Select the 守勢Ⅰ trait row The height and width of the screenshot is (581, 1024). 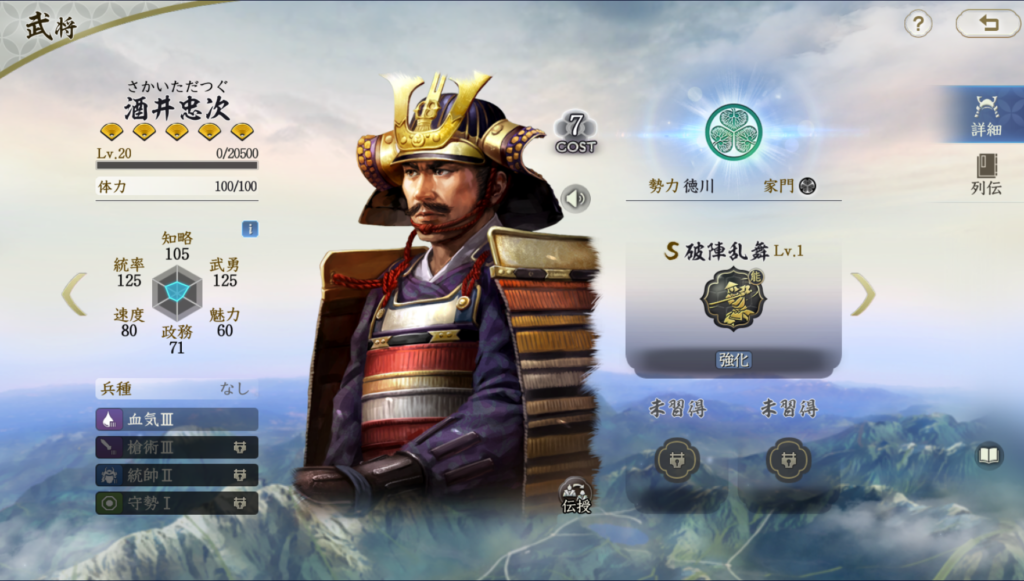[x=177, y=503]
